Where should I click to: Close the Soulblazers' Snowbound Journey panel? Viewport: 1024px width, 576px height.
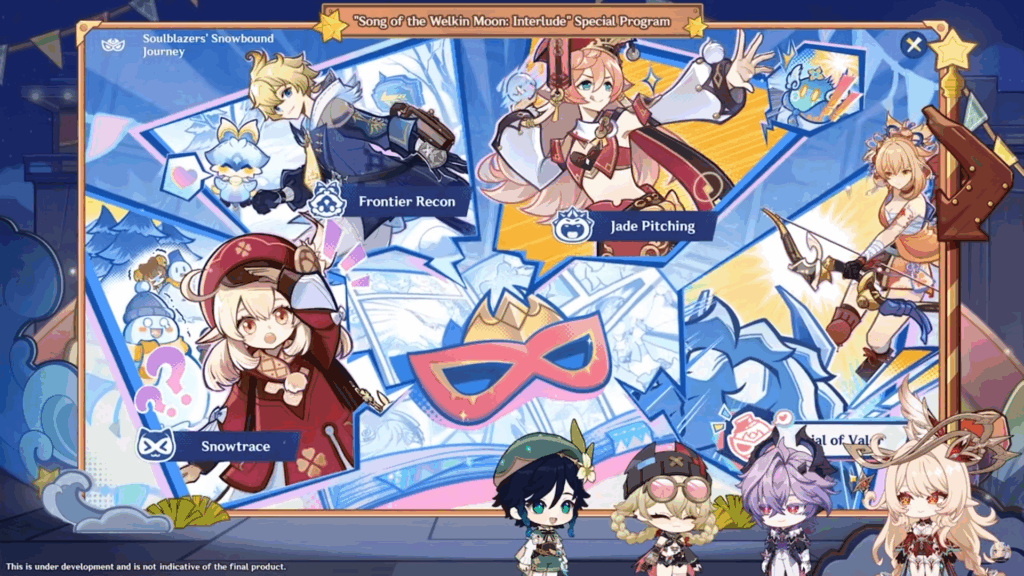pyautogui.click(x=912, y=45)
